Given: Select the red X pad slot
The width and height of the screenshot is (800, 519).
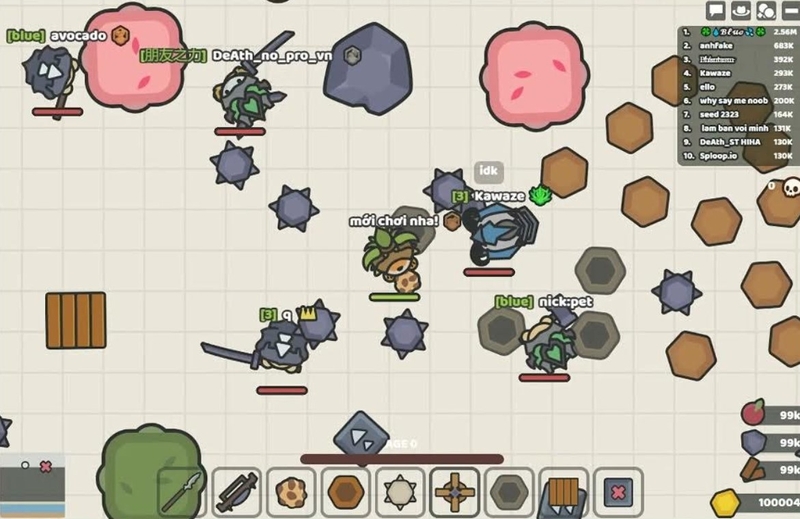Looking at the screenshot, I should pyautogui.click(x=618, y=492).
